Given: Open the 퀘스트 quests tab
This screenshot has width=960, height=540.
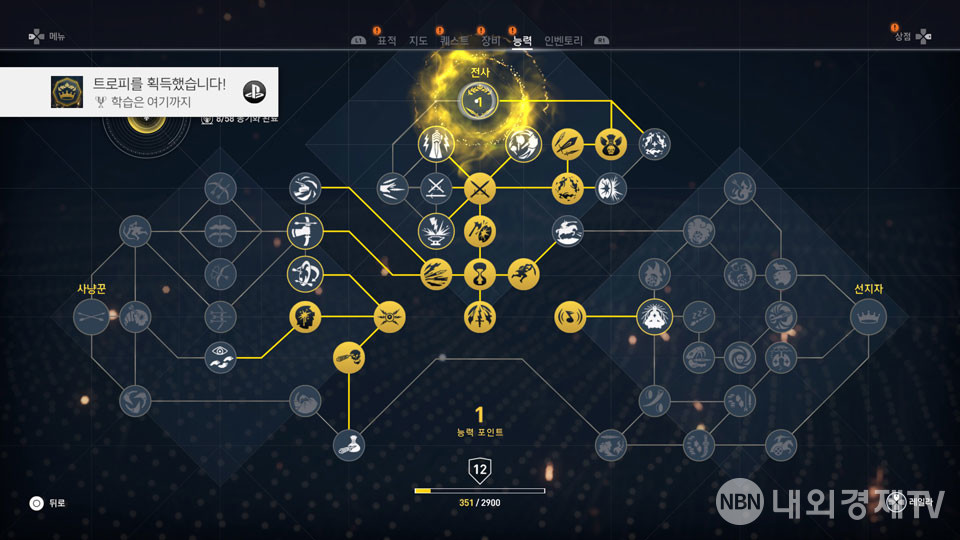Looking at the screenshot, I should pos(454,41).
